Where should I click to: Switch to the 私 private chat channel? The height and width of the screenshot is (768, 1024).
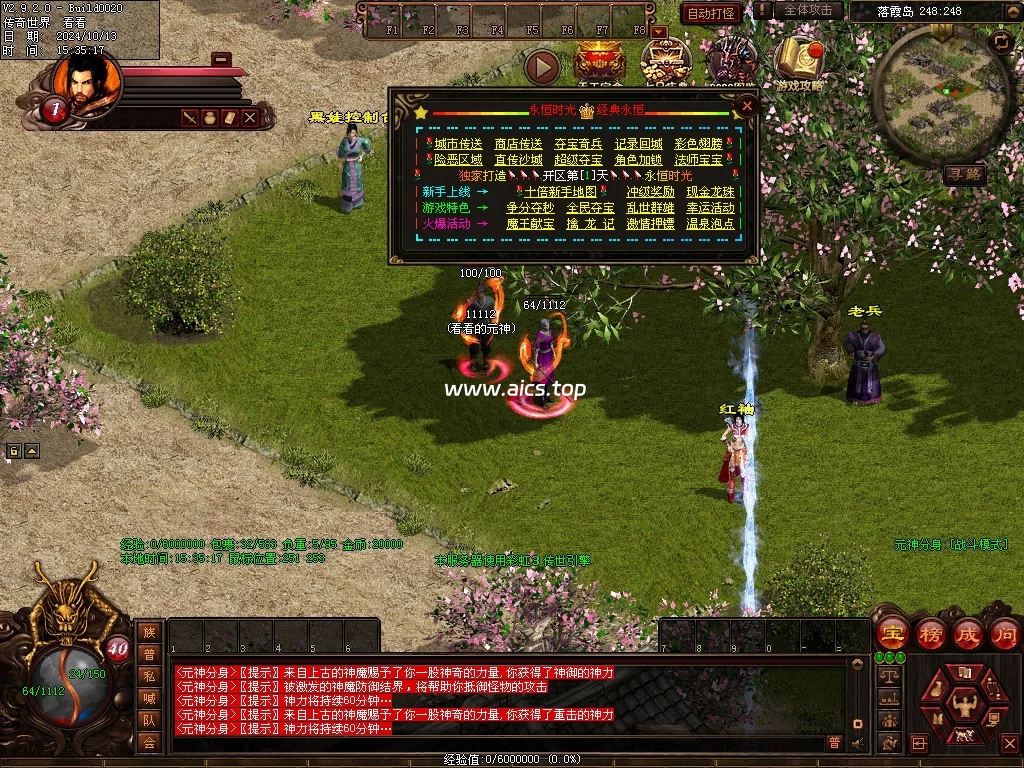(149, 676)
